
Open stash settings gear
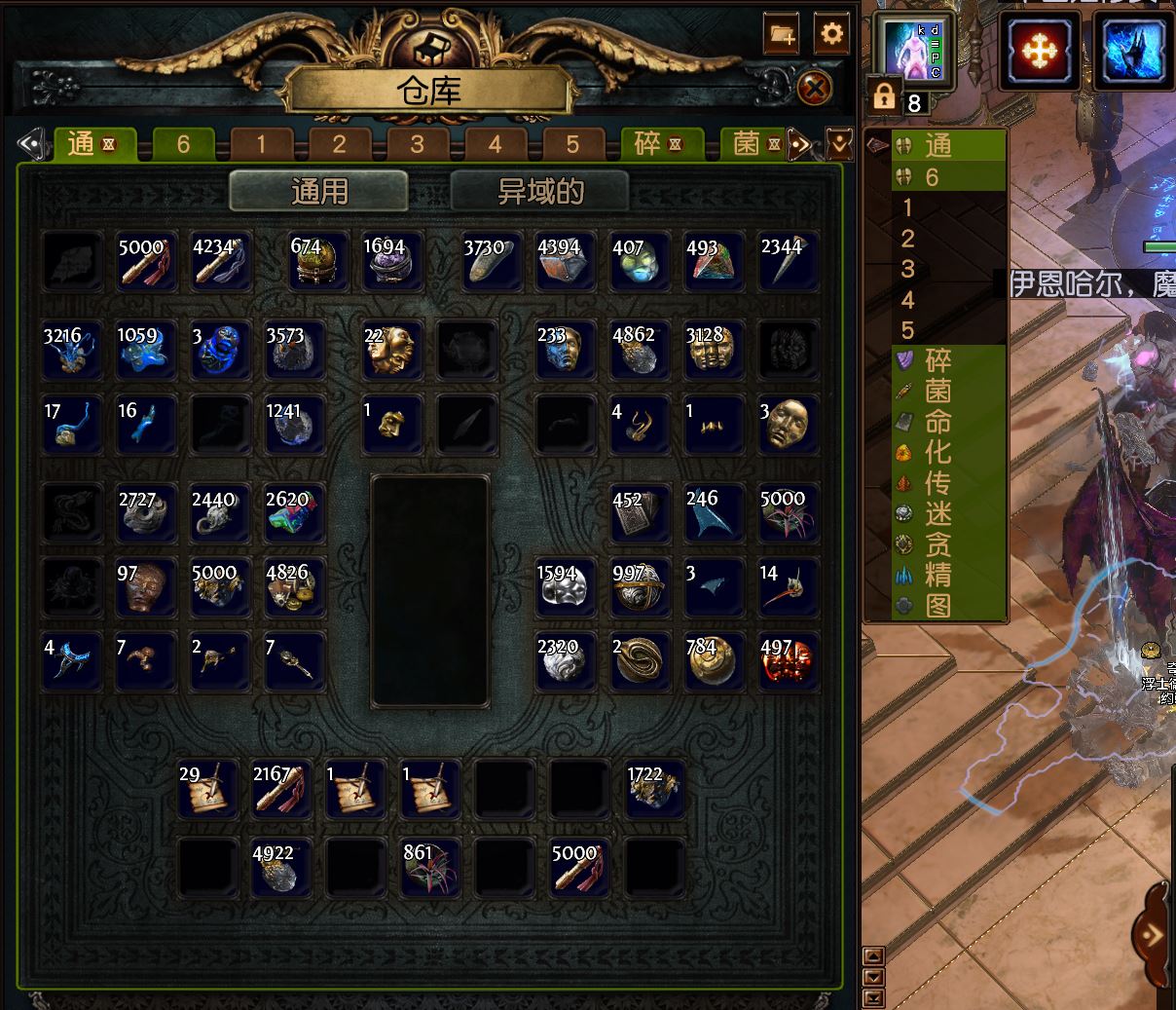click(x=831, y=34)
